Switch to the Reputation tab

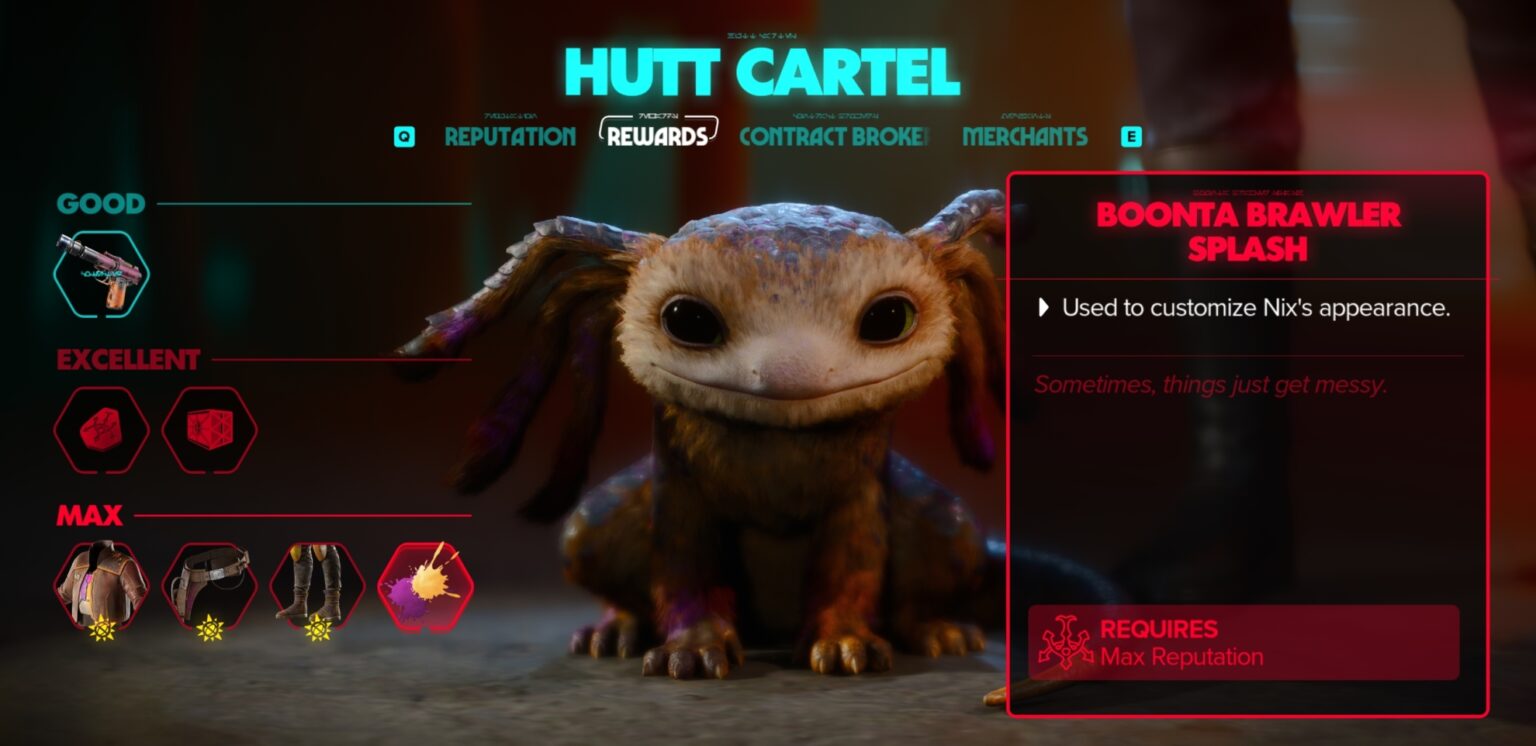pos(510,137)
